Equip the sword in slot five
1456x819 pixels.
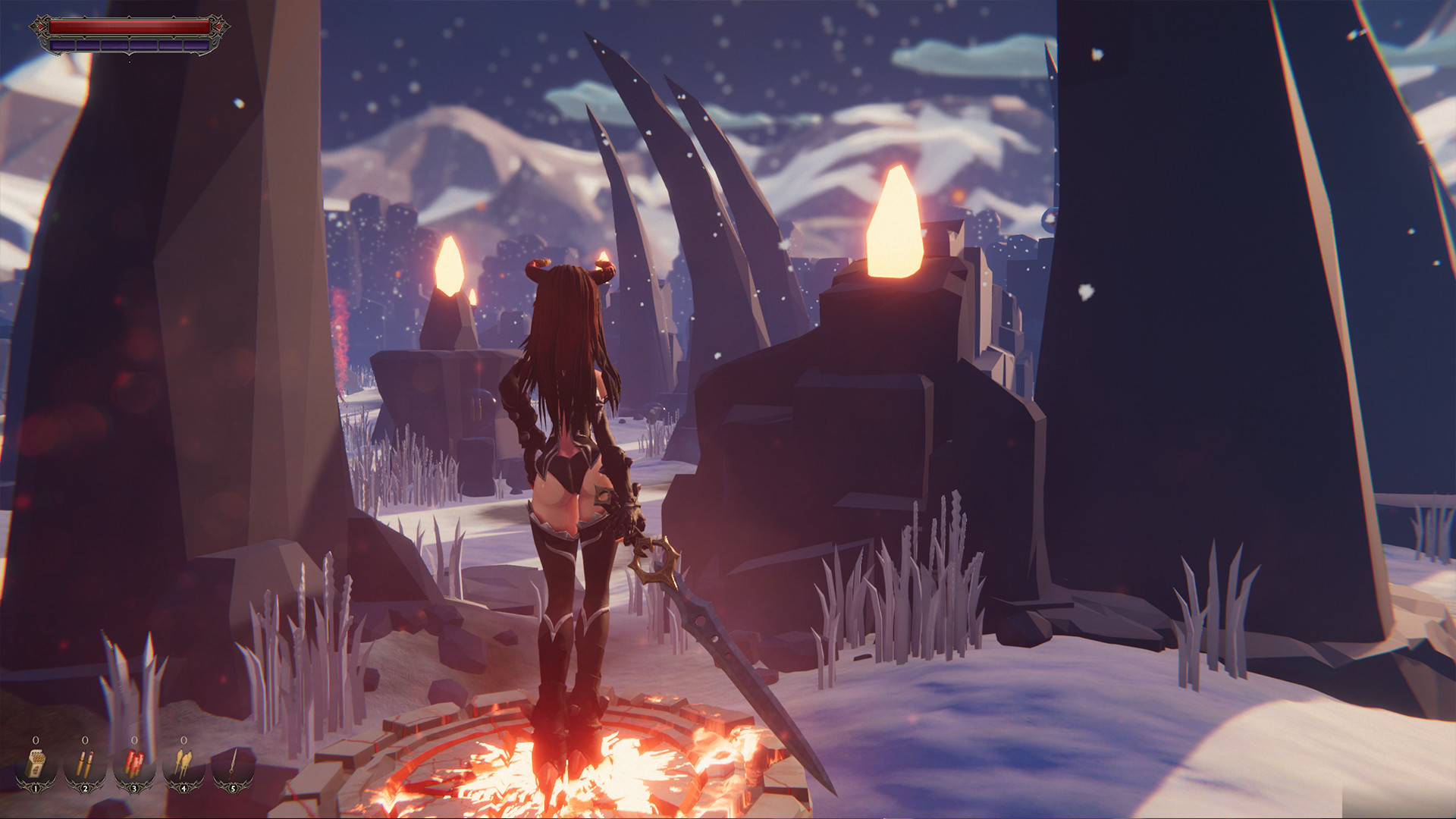coord(233,764)
